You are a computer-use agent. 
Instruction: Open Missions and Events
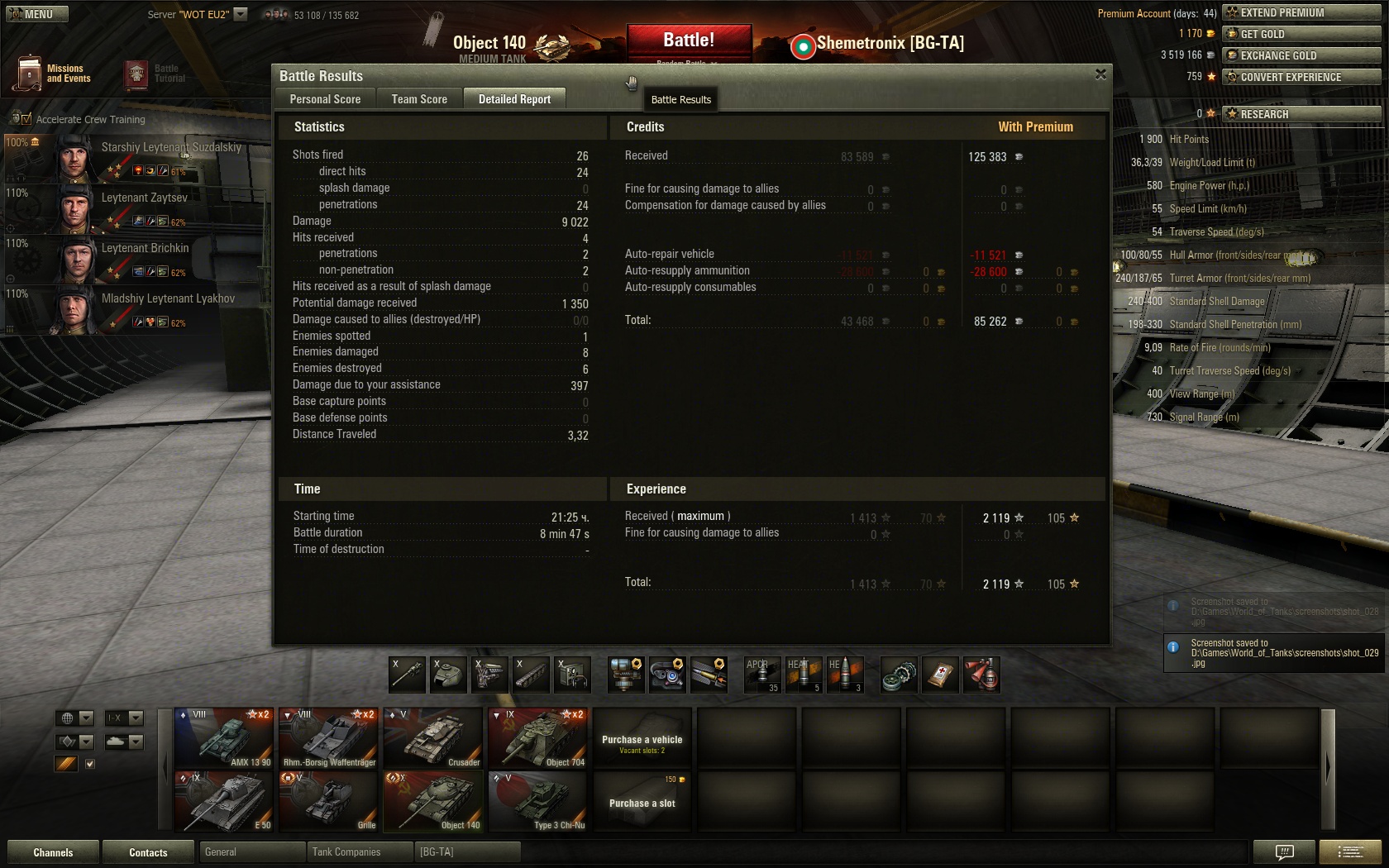[51, 74]
